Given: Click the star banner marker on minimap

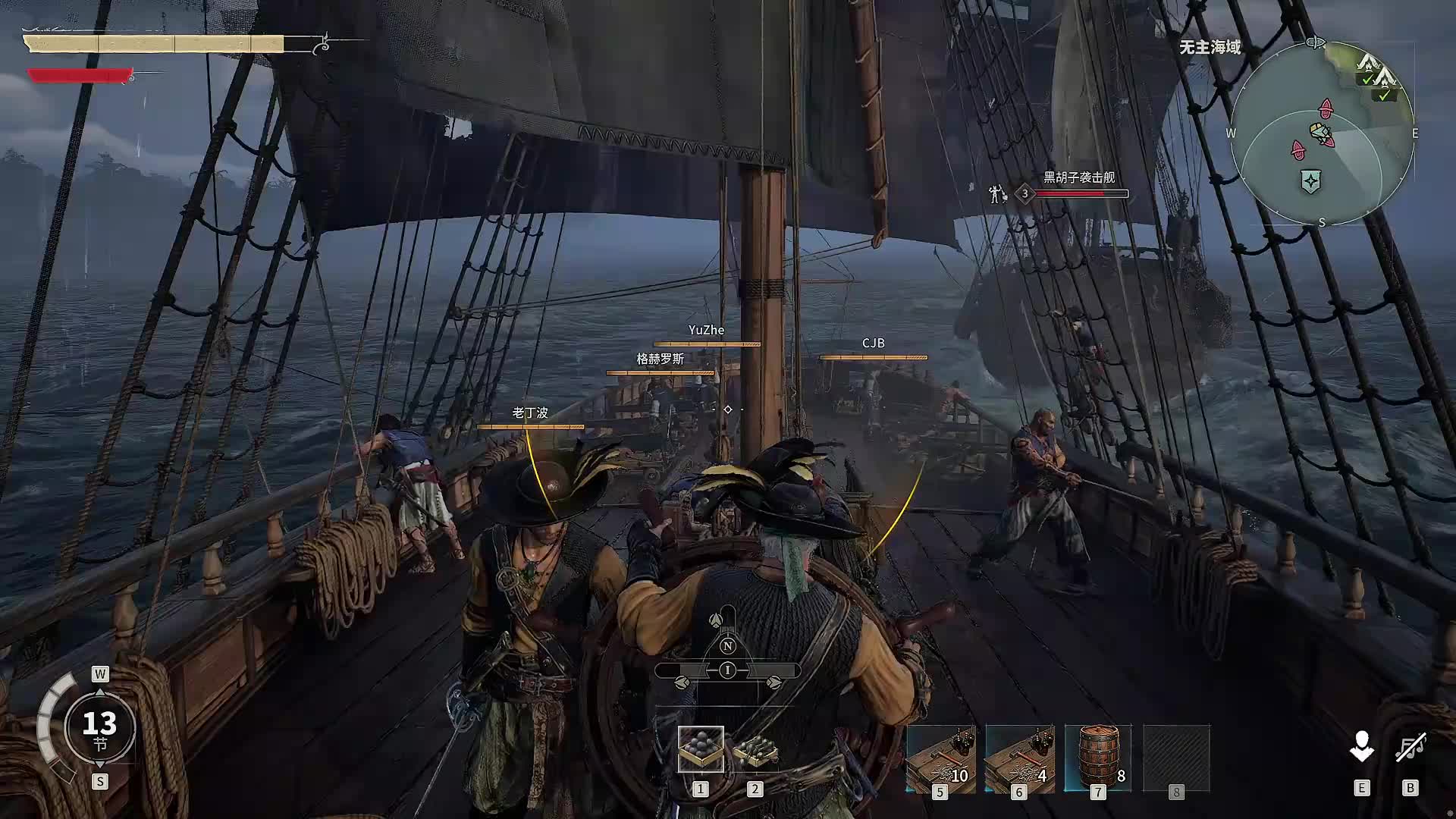Looking at the screenshot, I should 1310,181.
